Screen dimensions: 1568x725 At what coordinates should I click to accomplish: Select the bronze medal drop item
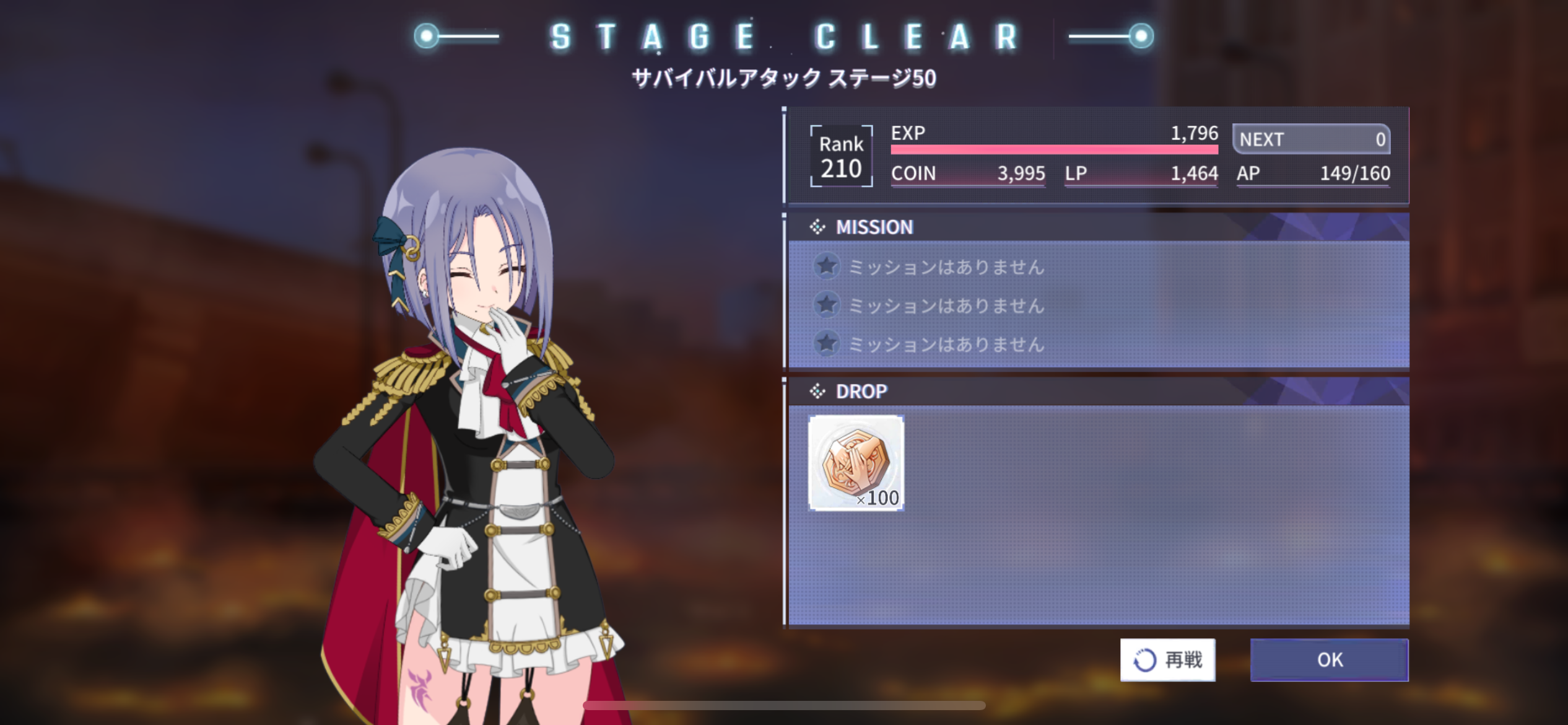click(856, 463)
